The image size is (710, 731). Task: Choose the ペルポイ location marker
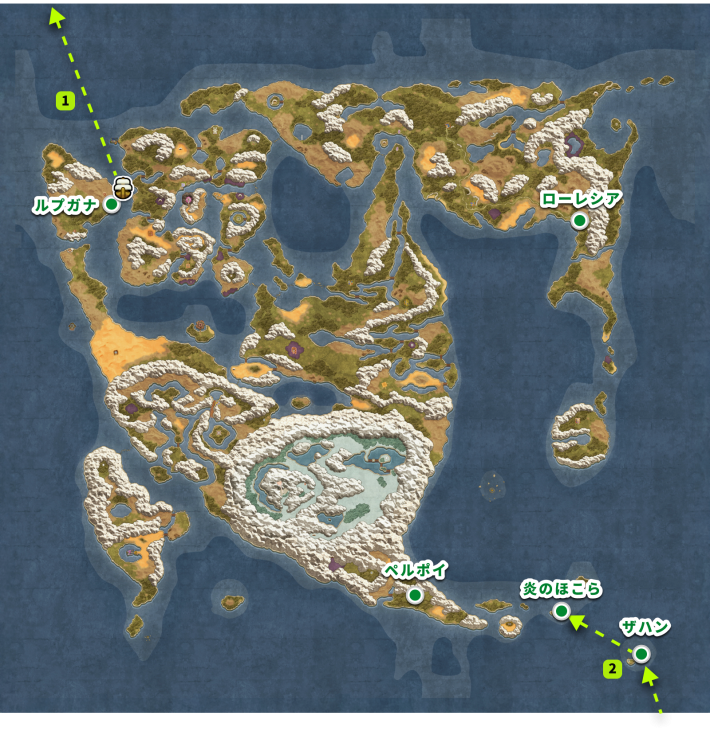point(414,596)
